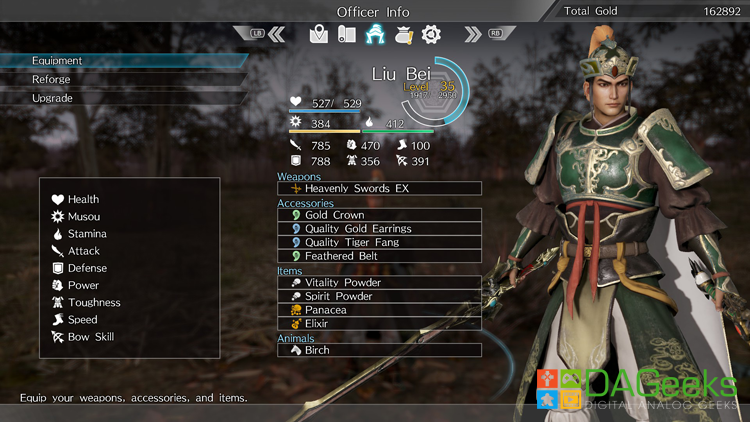
Task: Click the right double-chevron tab arrow
Action: coord(473,35)
